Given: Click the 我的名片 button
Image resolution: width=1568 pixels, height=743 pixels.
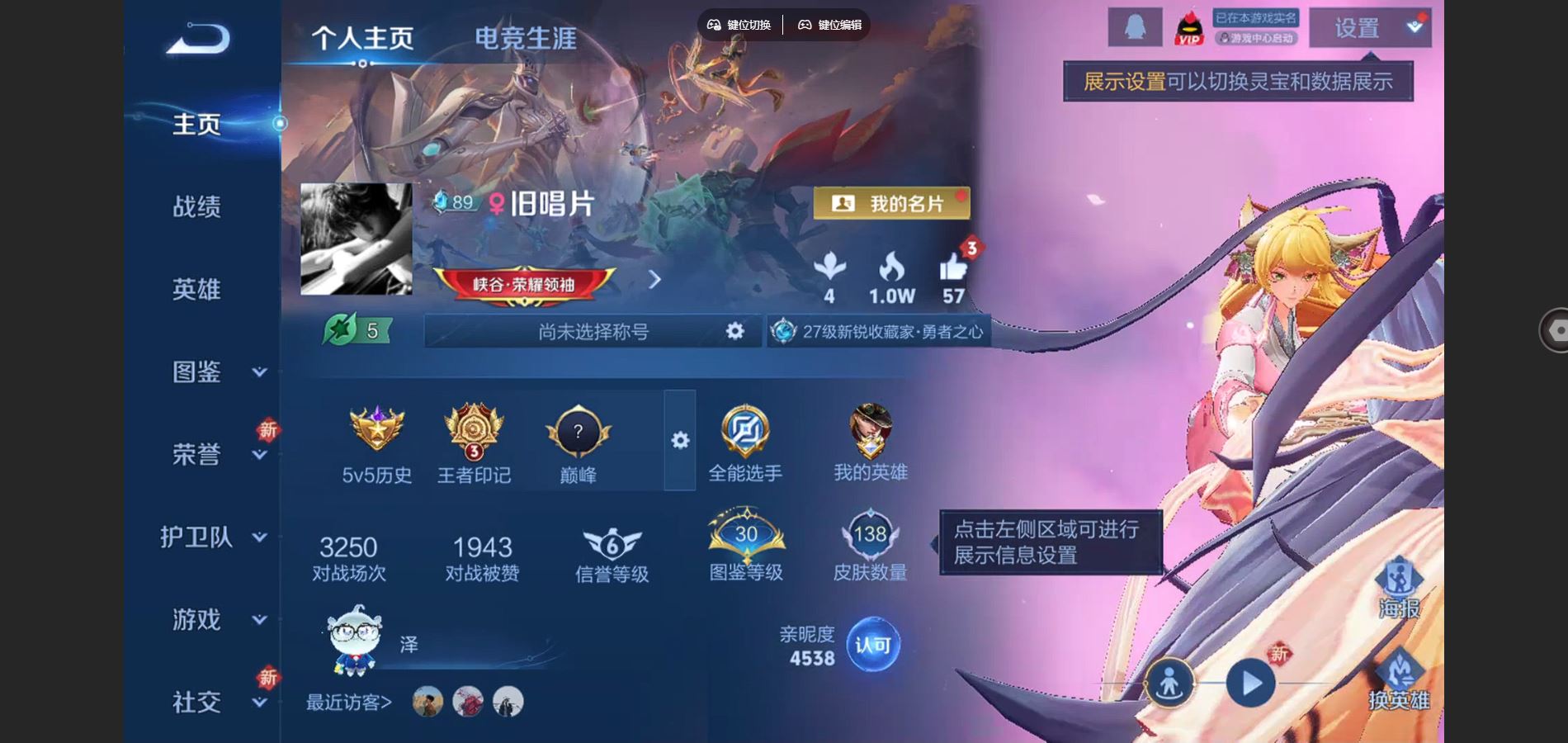Looking at the screenshot, I should pyautogui.click(x=893, y=203).
